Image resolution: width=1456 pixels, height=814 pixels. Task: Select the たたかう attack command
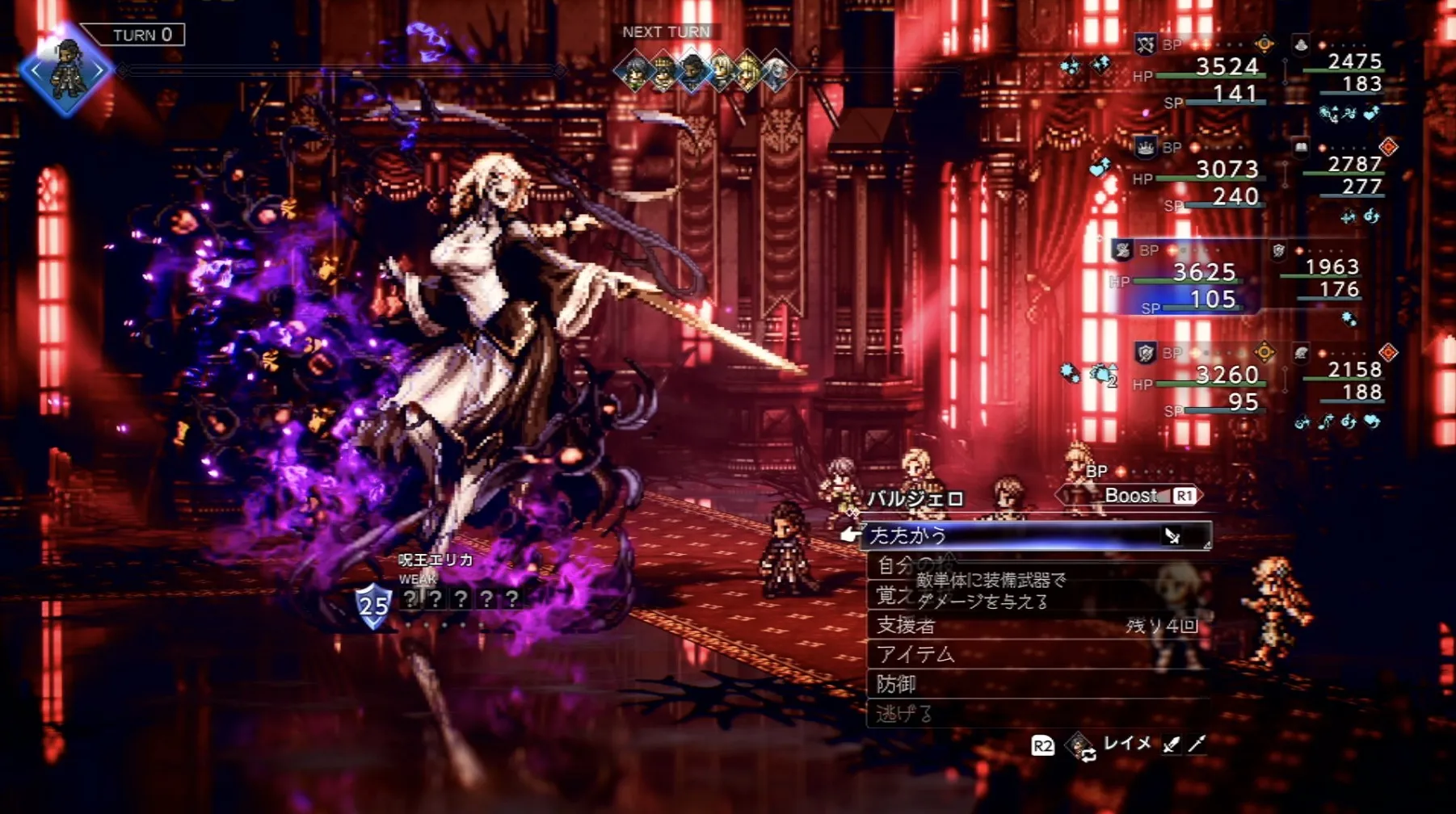click(1034, 535)
